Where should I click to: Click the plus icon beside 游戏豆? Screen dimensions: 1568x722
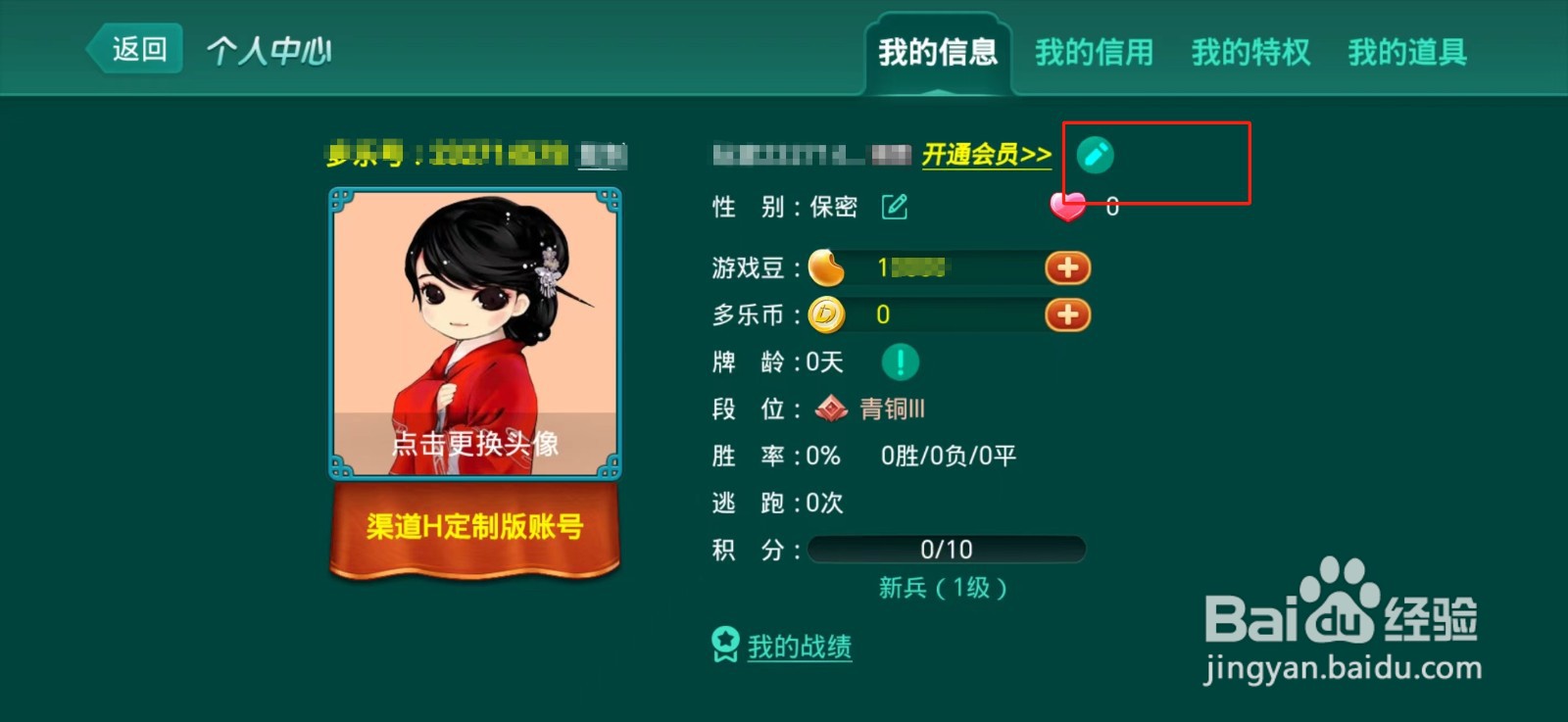coord(1068,267)
